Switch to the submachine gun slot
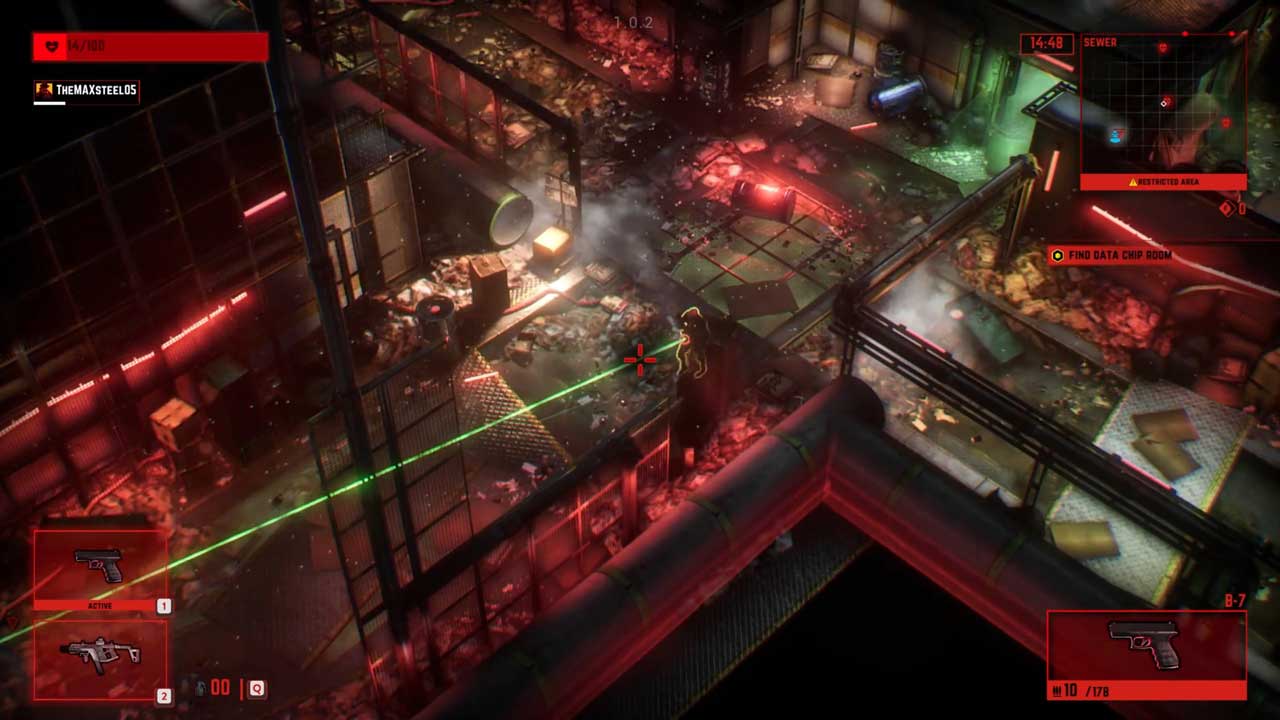Screen dimensions: 1280x720 click(100, 658)
